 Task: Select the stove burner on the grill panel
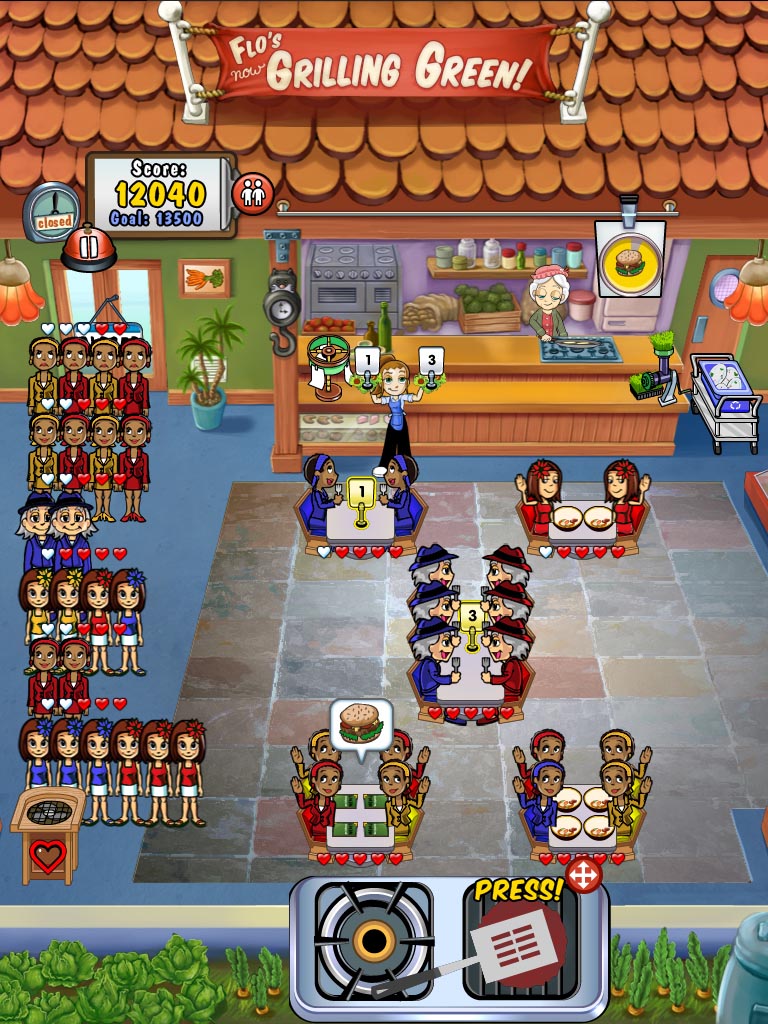pos(374,939)
